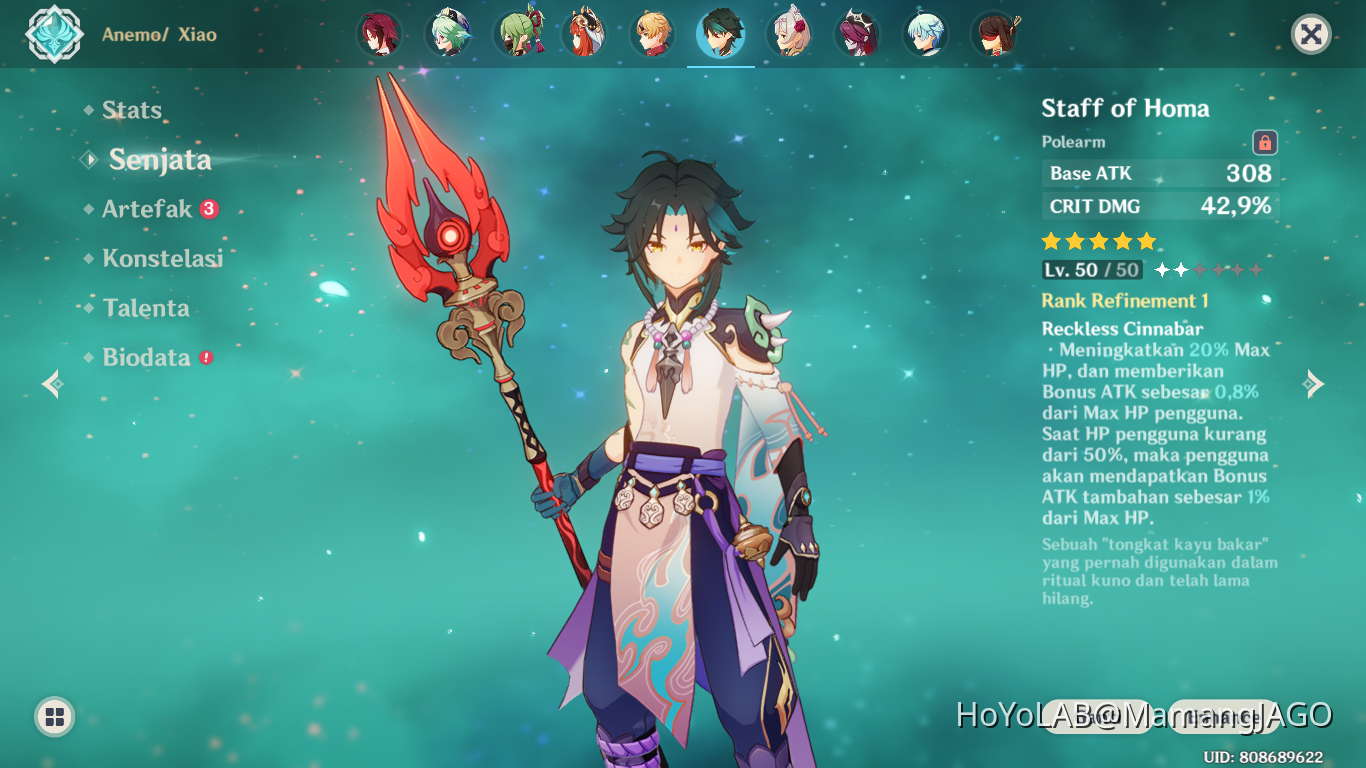Select the Anemo element emblem top-left
The width and height of the screenshot is (1366, 768).
coord(54,33)
